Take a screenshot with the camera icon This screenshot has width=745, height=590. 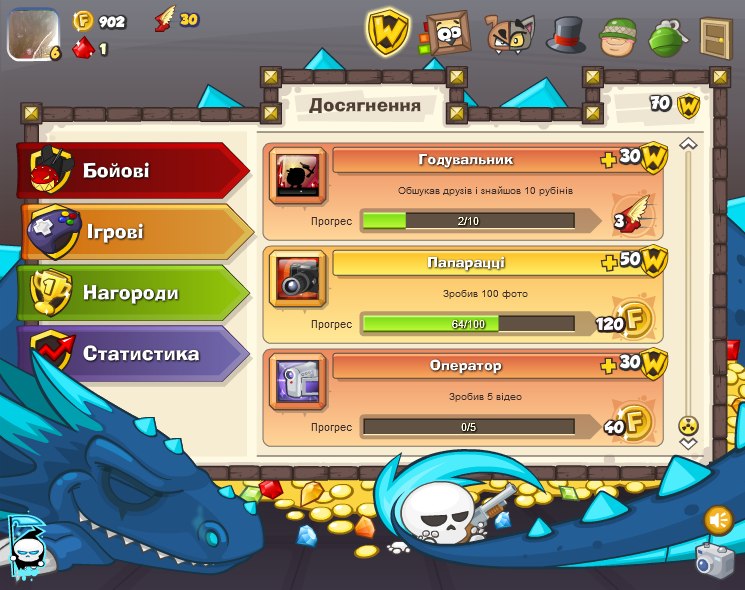tap(714, 560)
